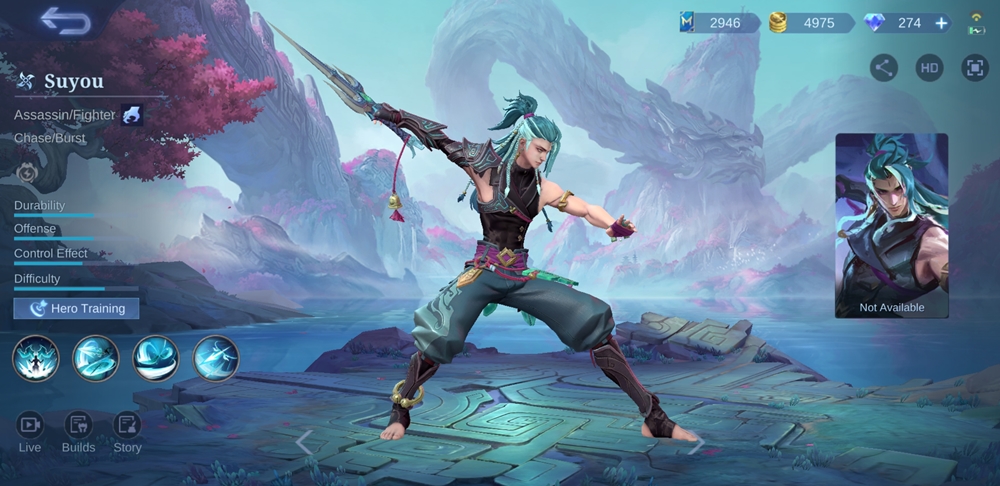The image size is (1000, 486).
Task: Click the hero specialty icon beside Assassin/Fighter
Action: coord(132,115)
